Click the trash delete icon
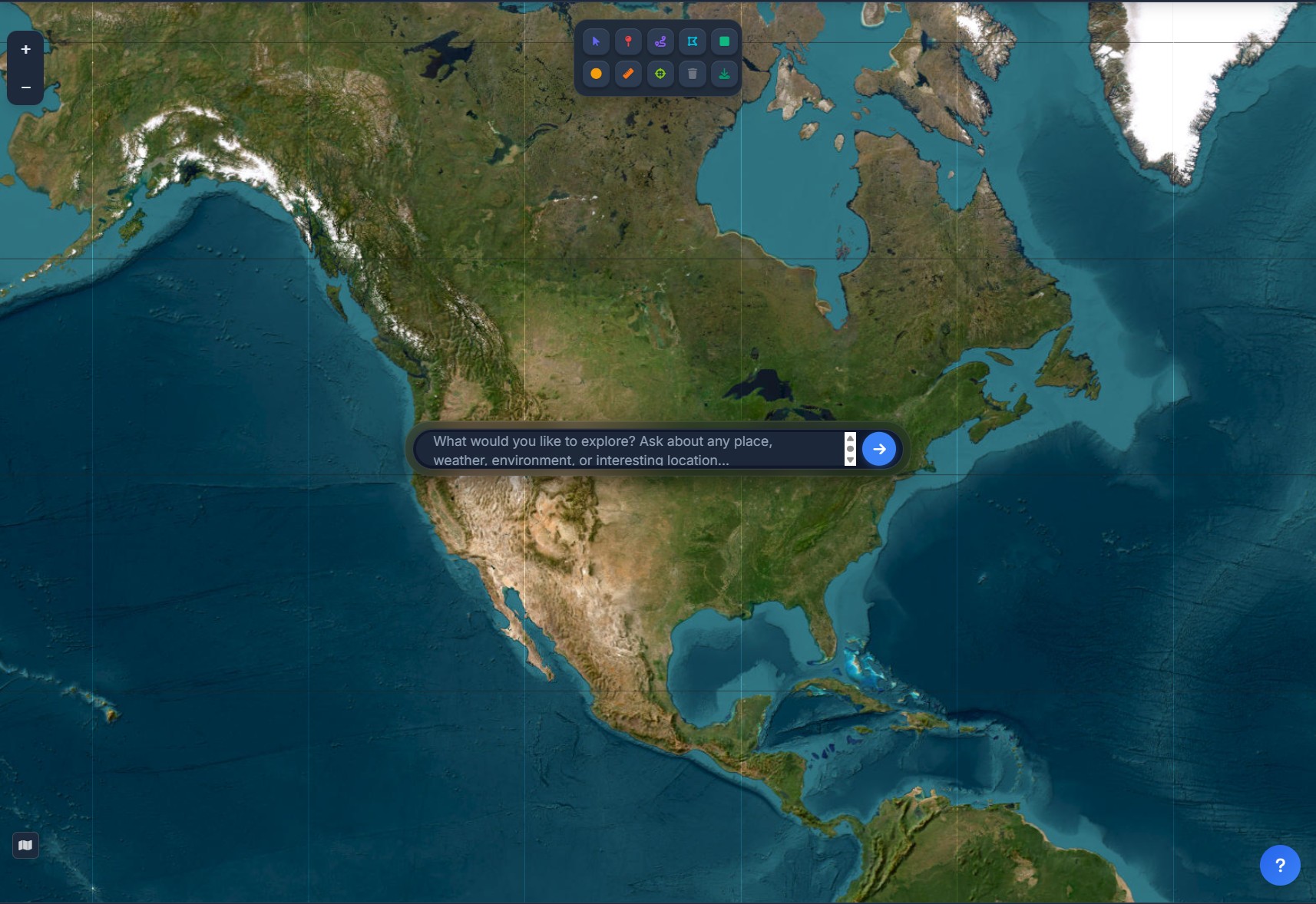 click(x=693, y=74)
